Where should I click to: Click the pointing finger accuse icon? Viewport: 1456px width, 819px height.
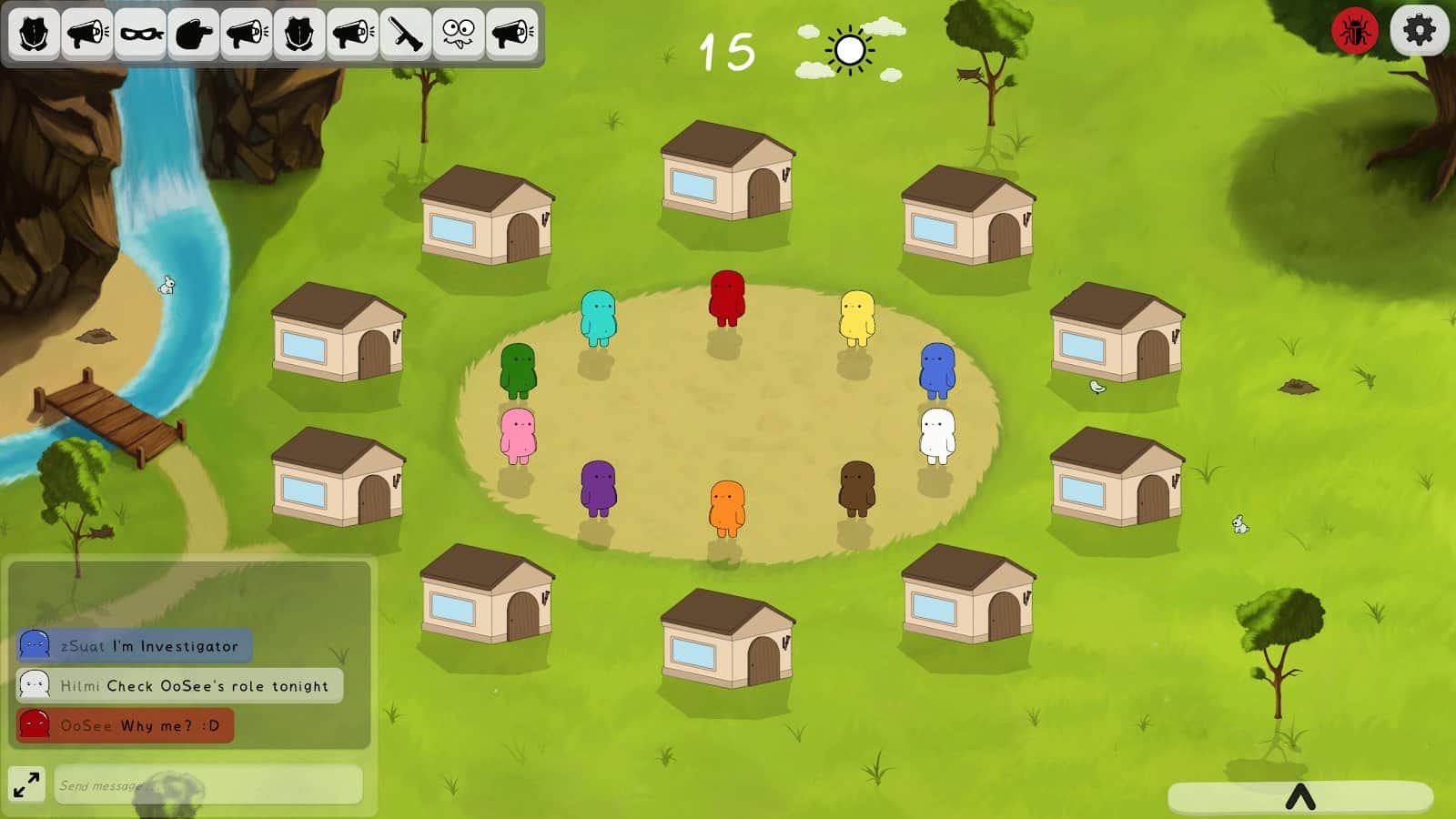(x=193, y=34)
